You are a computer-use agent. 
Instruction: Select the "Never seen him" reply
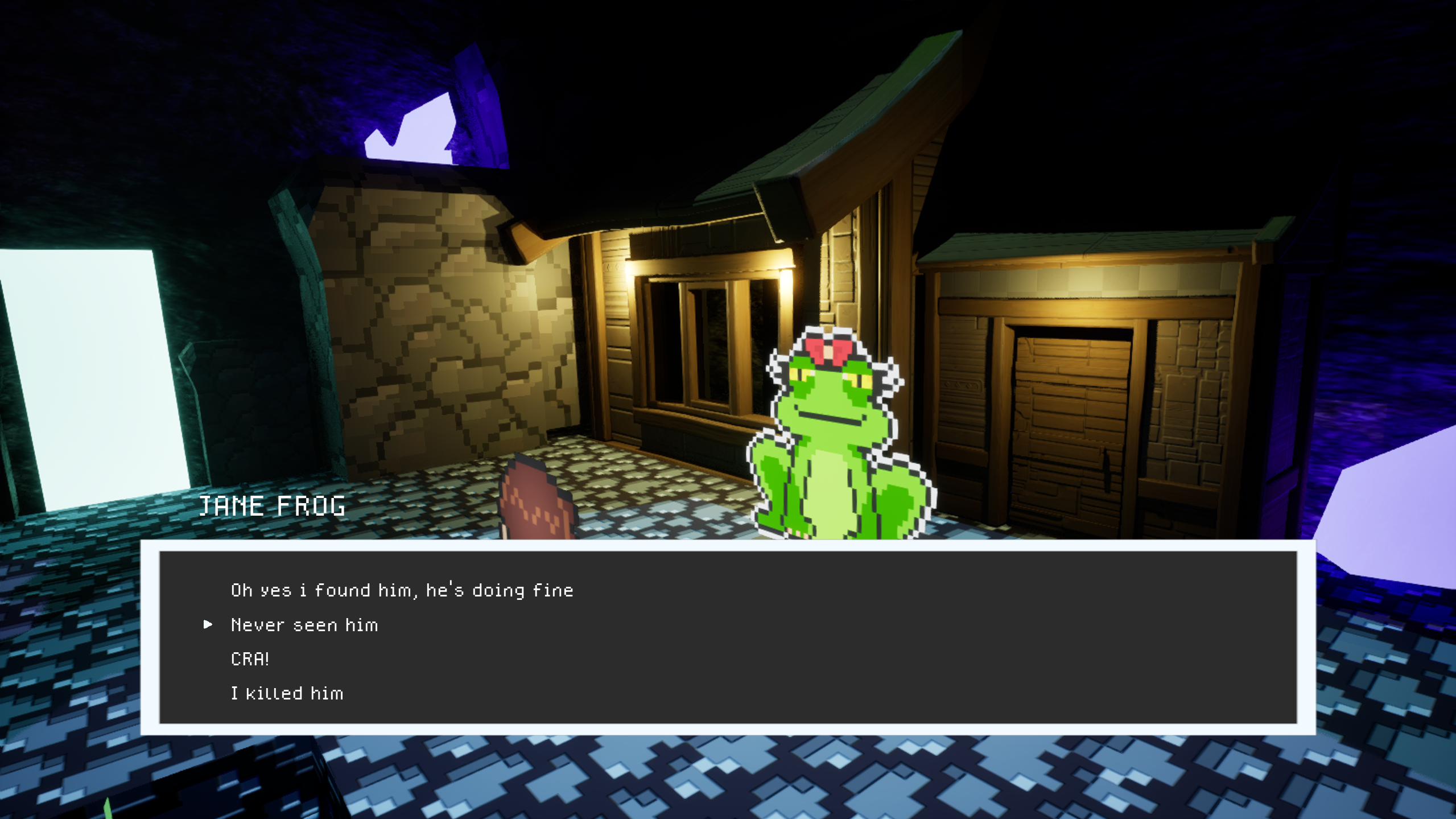tap(304, 625)
